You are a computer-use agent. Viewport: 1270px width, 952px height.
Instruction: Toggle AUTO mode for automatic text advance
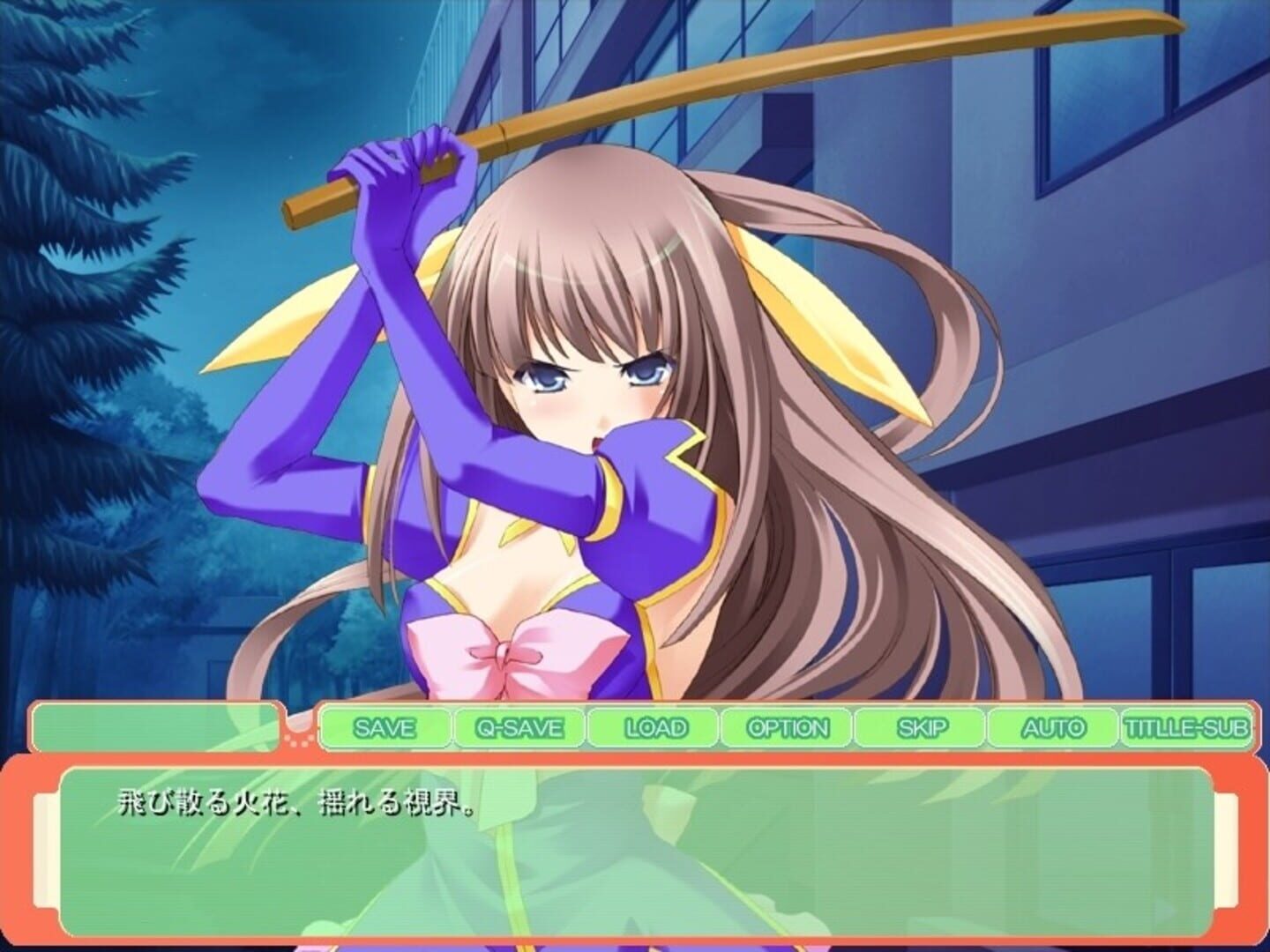click(1052, 728)
